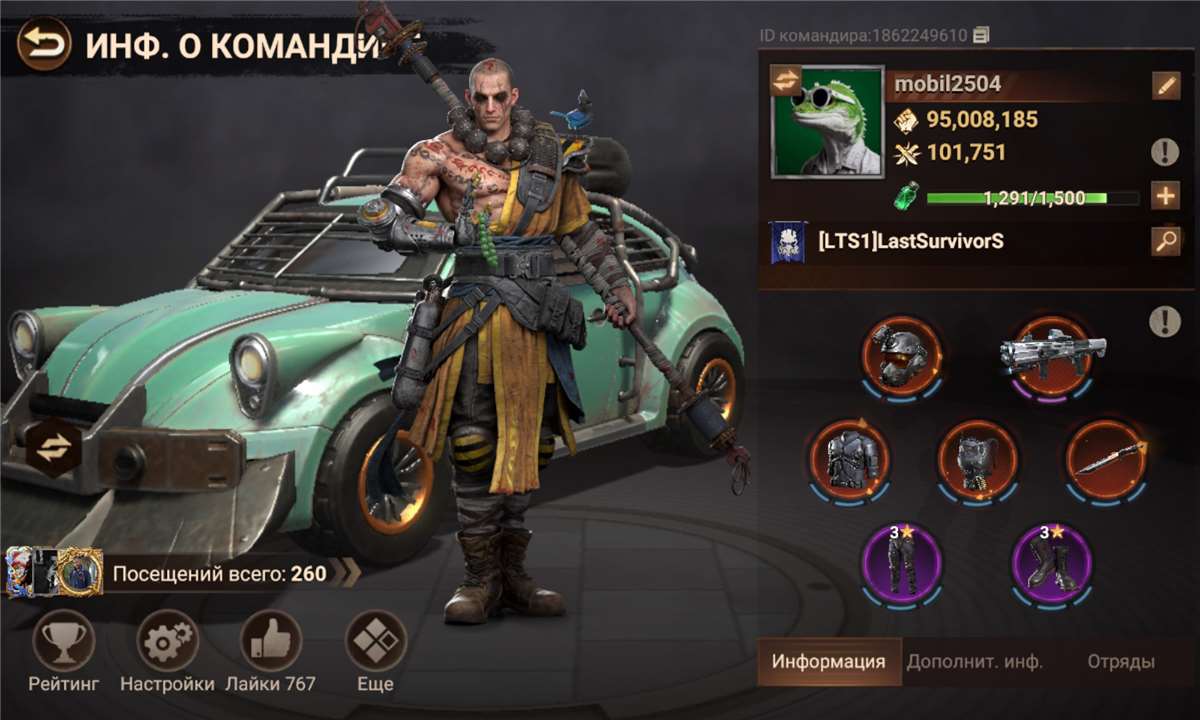1200x720 pixels.
Task: Open the Рейтинг trophy button
Action: pyautogui.click(x=64, y=641)
